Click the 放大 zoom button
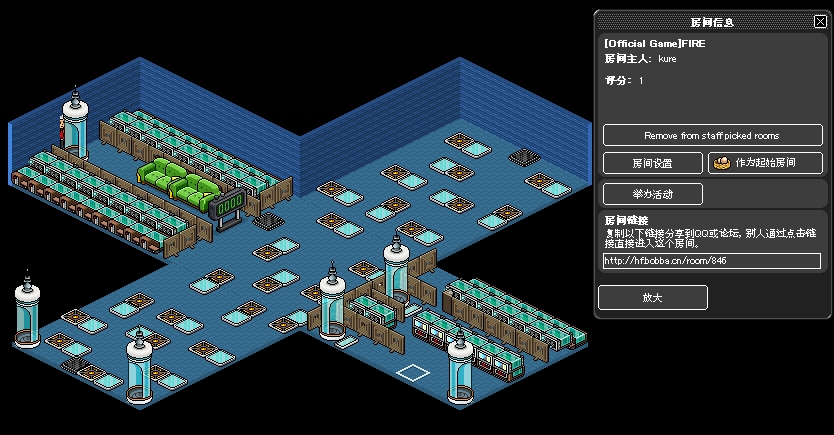Viewport: 834px width, 435px height. click(652, 297)
